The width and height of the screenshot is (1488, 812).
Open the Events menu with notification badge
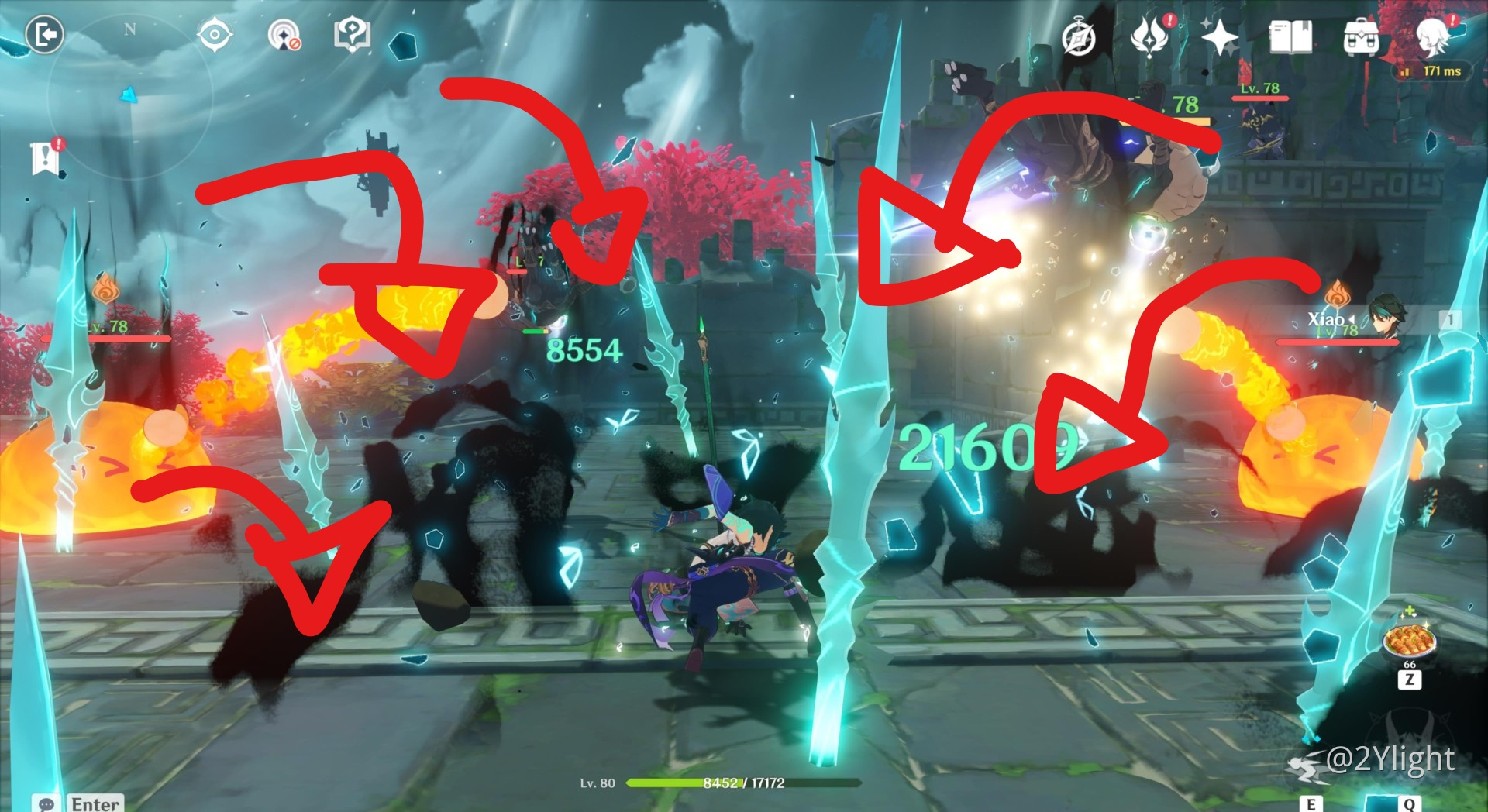point(1151,34)
